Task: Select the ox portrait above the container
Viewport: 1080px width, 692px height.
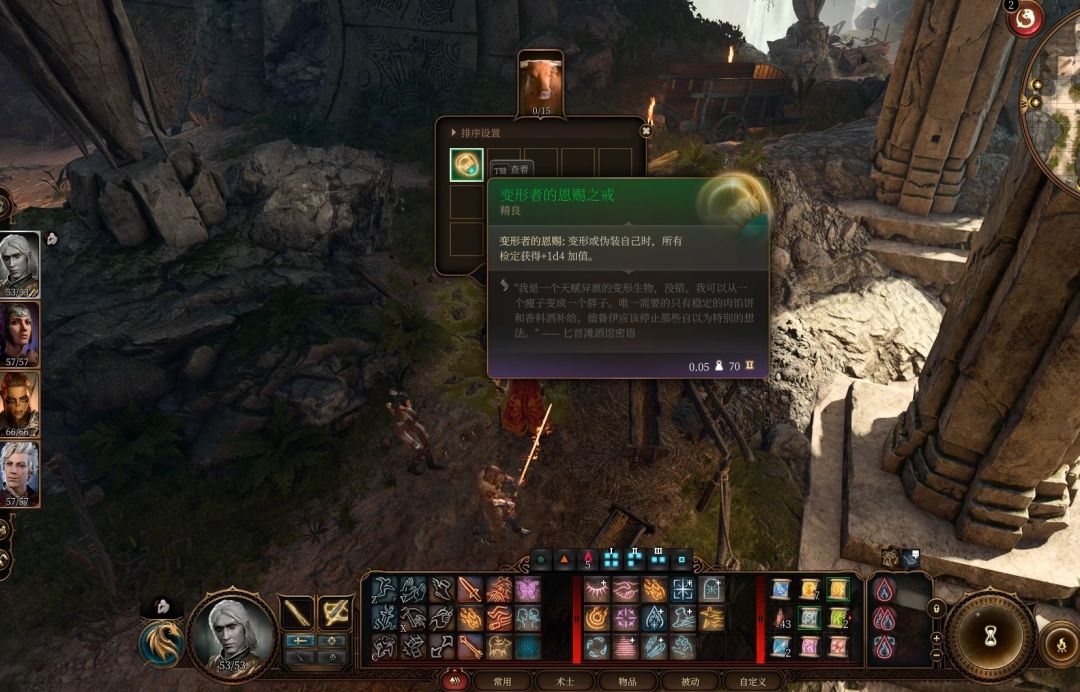Action: coord(541,82)
